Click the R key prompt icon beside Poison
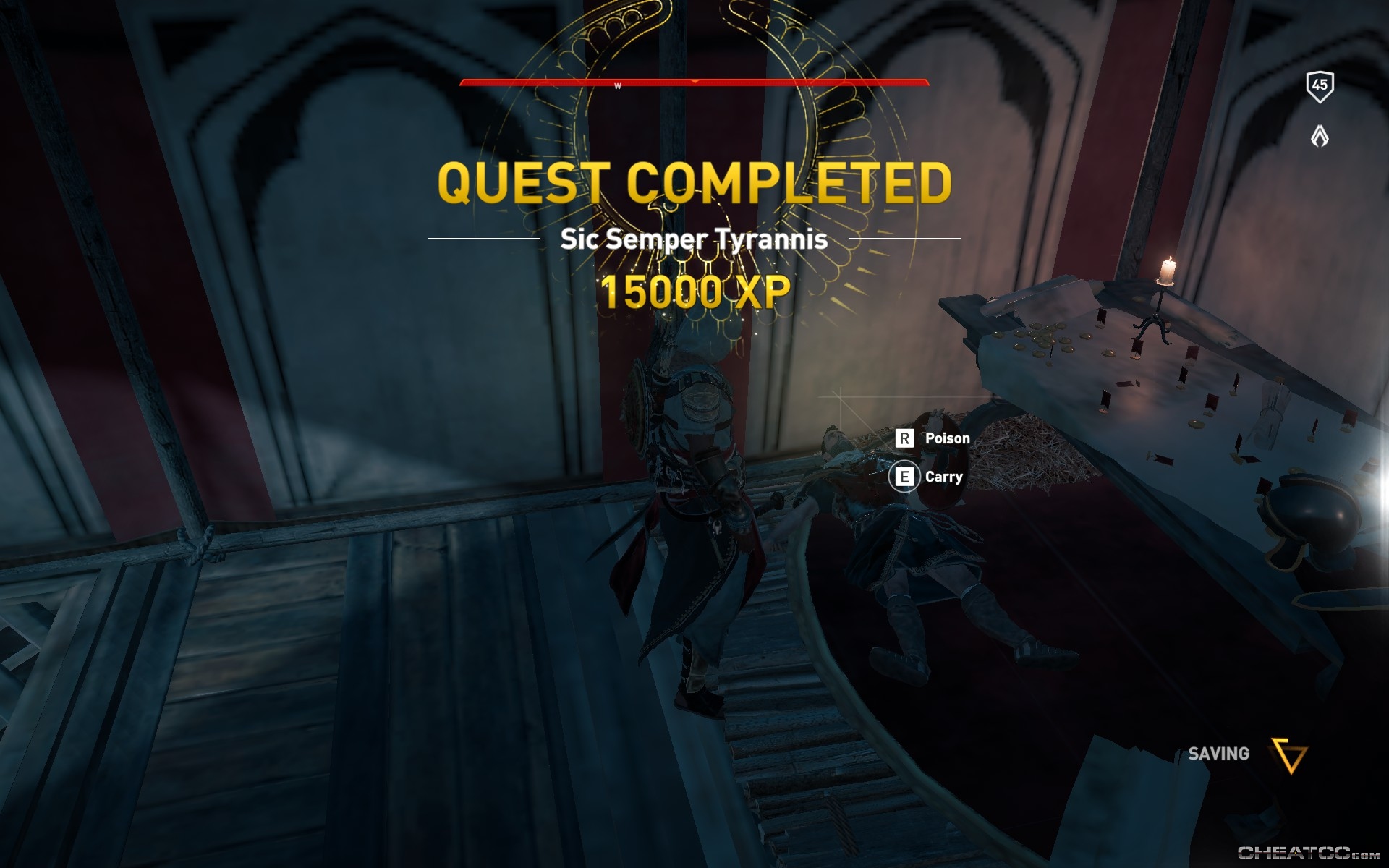The height and width of the screenshot is (868, 1389). (903, 438)
